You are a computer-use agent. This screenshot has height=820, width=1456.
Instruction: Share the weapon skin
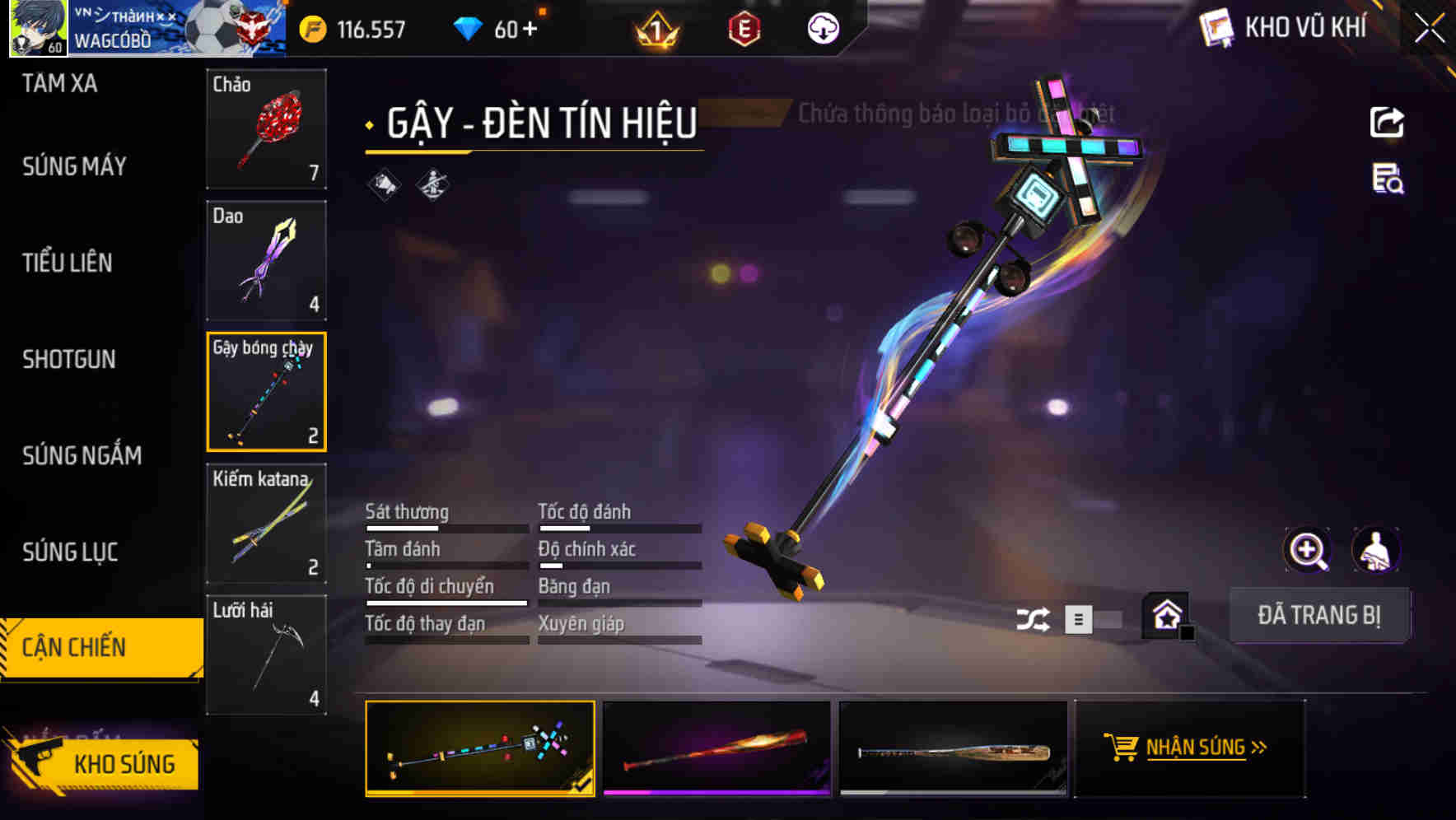[x=1387, y=123]
